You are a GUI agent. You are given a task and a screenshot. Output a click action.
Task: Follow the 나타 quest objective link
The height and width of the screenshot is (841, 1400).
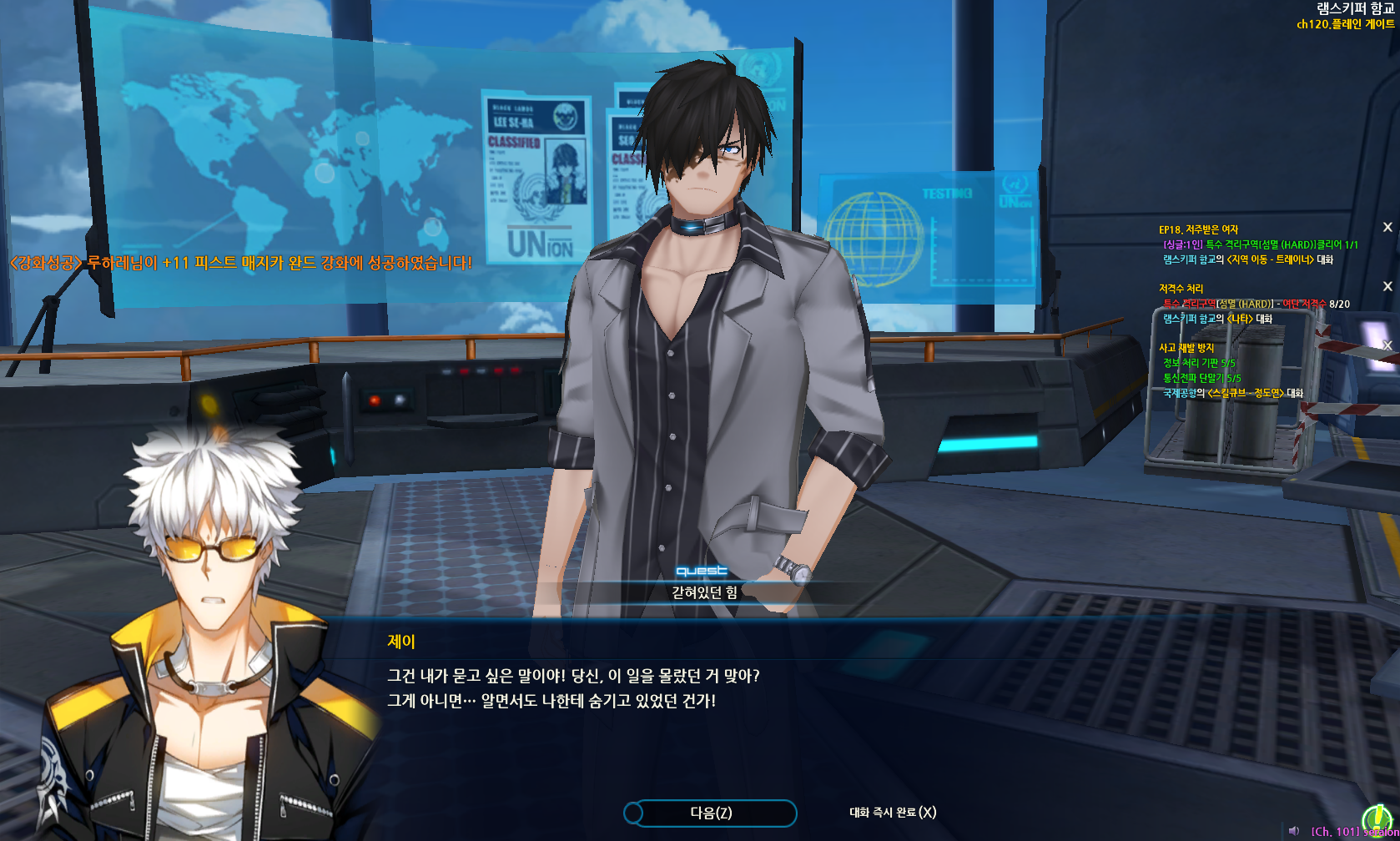click(1239, 319)
